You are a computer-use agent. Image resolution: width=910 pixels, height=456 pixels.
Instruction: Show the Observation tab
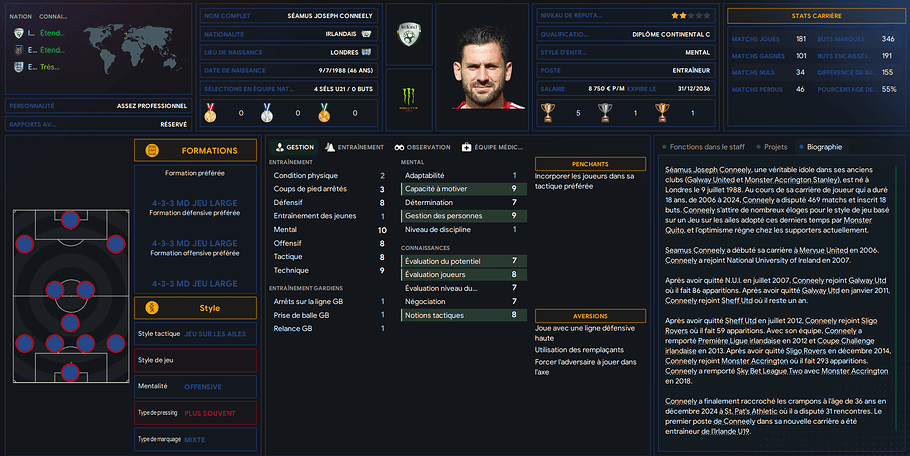coord(422,147)
